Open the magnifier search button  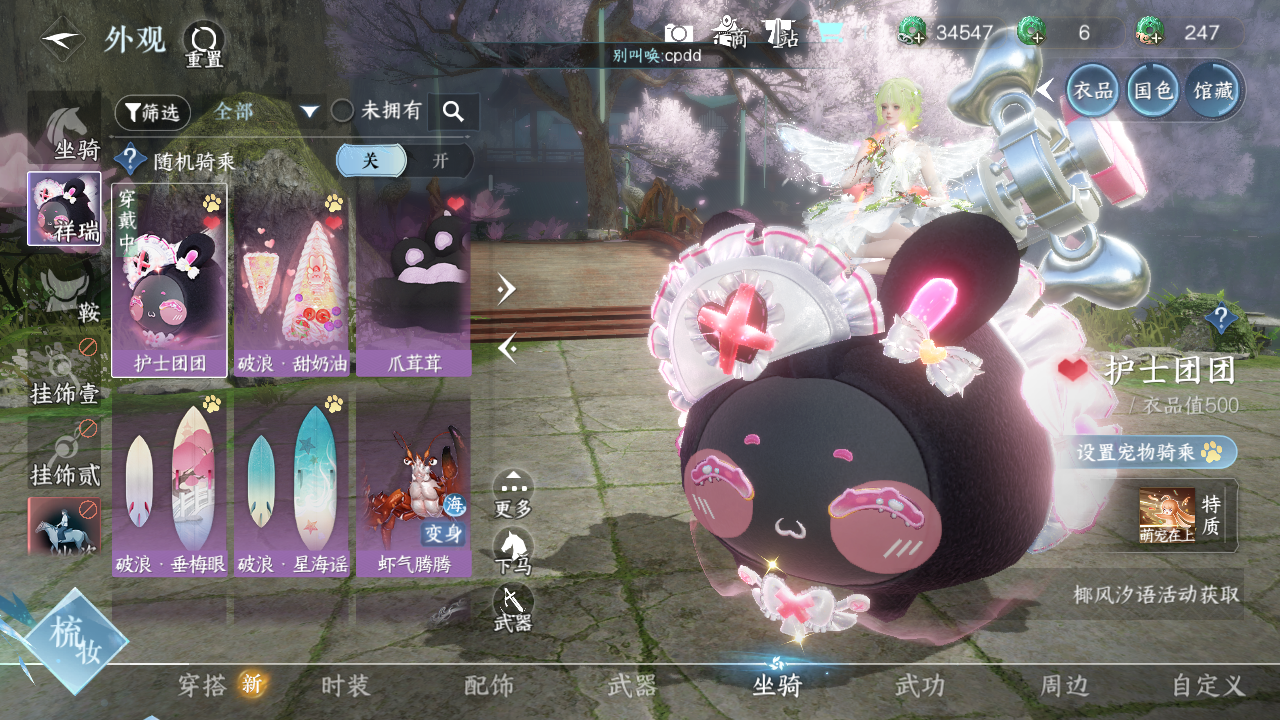[x=453, y=112]
